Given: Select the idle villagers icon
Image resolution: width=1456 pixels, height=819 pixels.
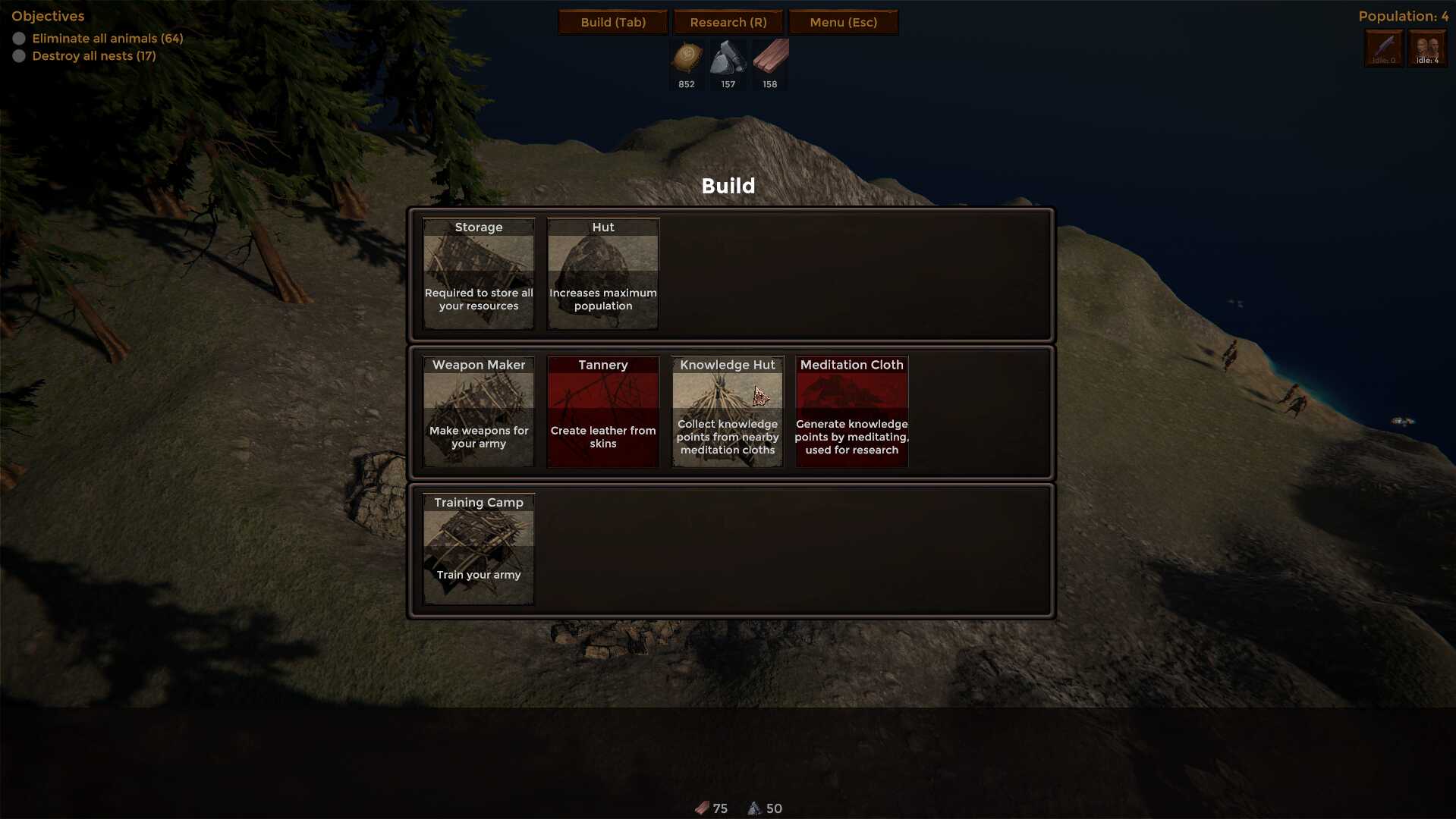Looking at the screenshot, I should pos(1427,49).
